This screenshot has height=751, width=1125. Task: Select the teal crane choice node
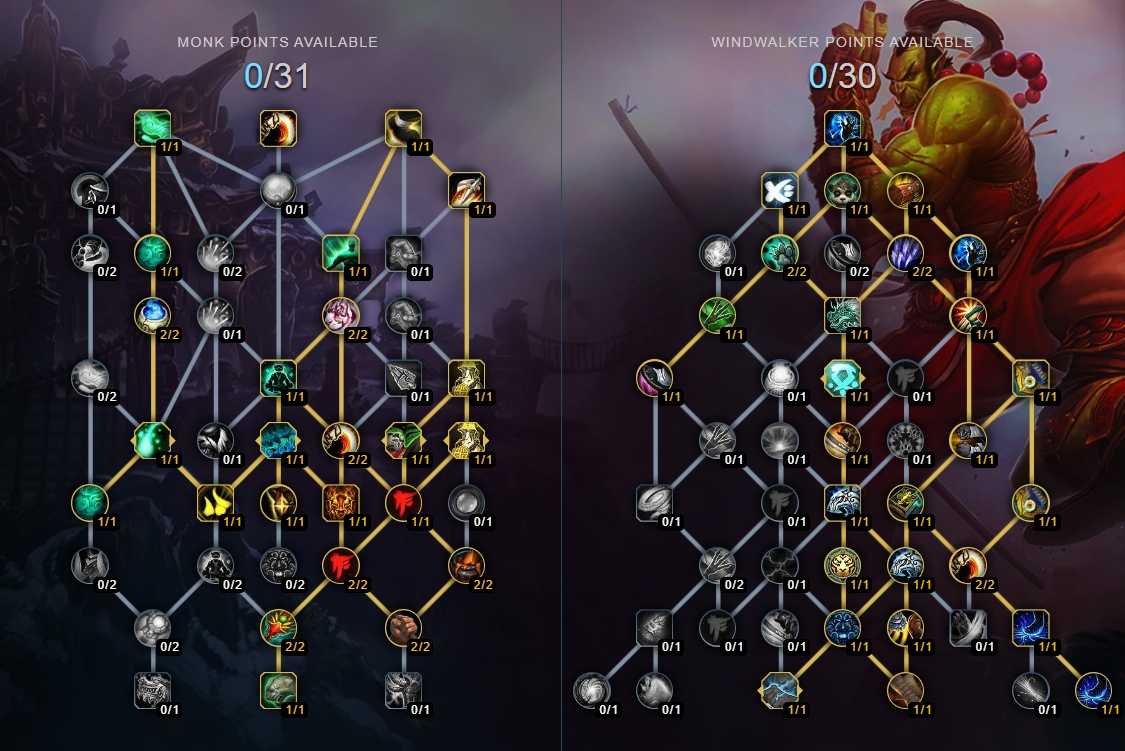[278, 440]
